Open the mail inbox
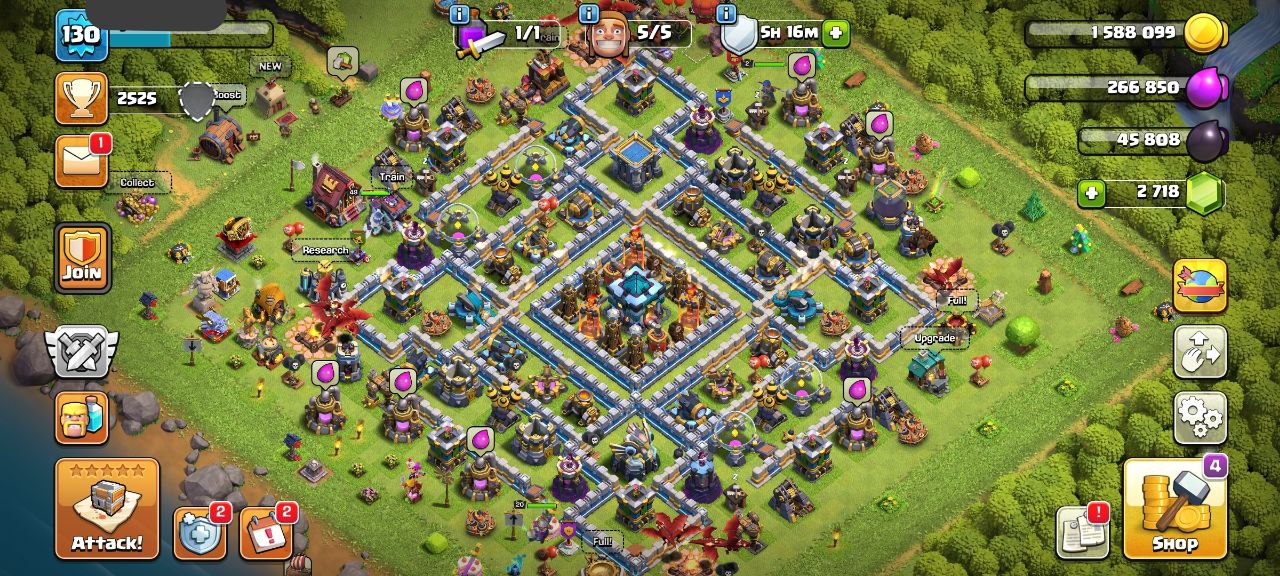 coord(81,162)
